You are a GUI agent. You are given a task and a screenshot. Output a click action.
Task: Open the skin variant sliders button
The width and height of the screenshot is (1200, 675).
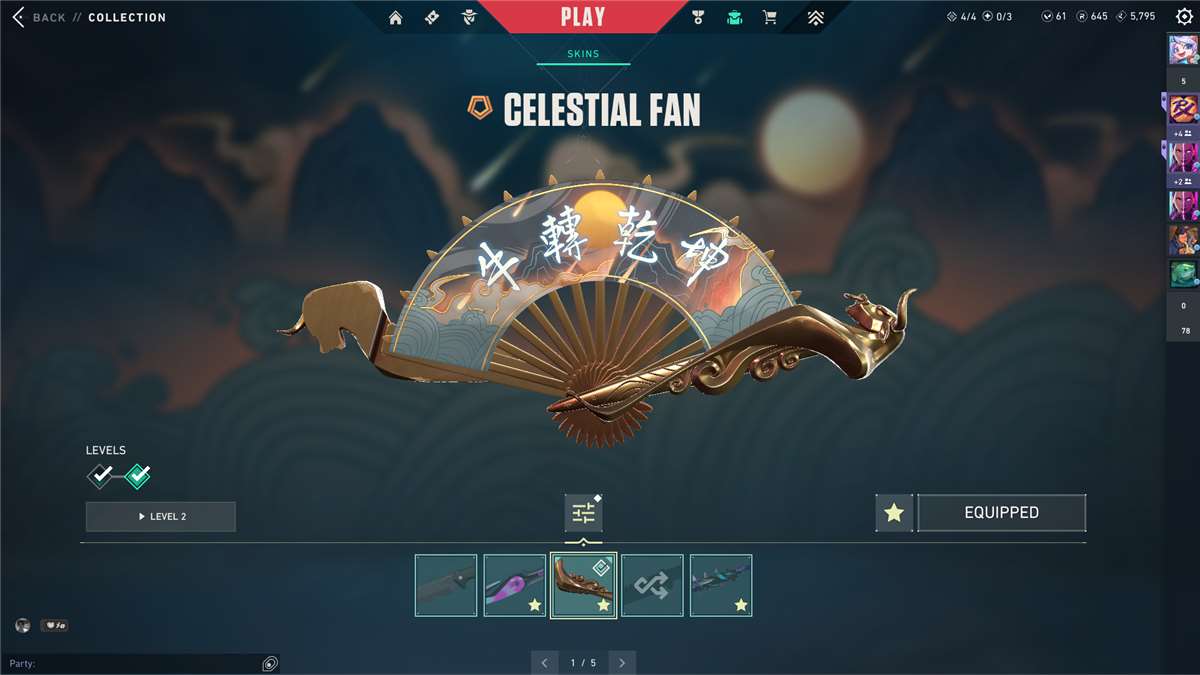[583, 513]
